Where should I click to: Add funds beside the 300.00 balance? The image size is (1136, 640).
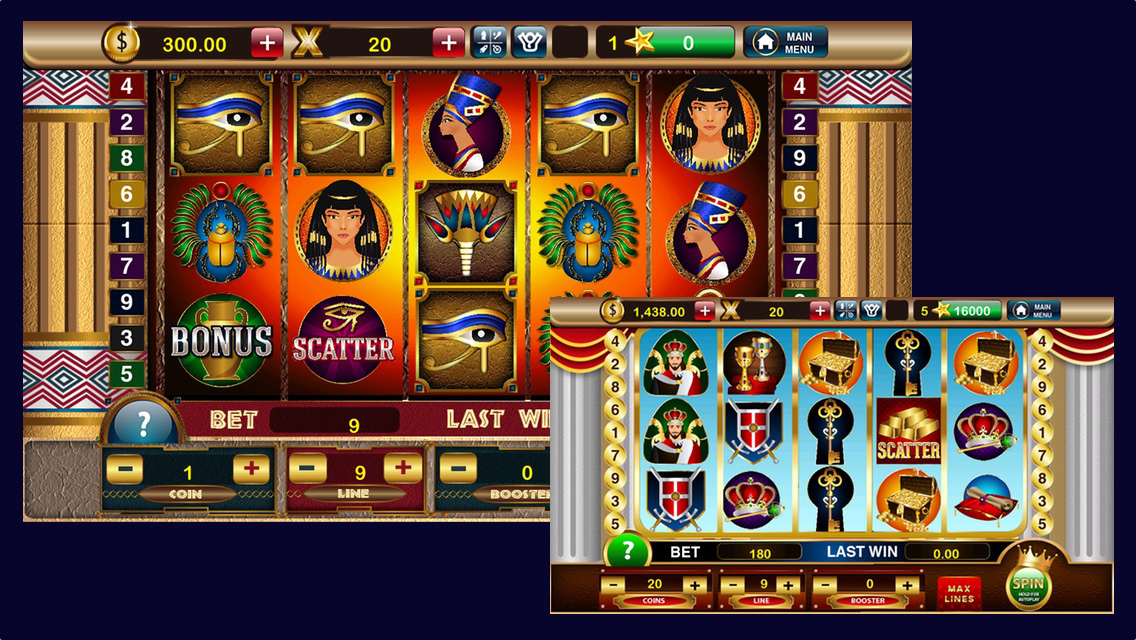(x=267, y=43)
